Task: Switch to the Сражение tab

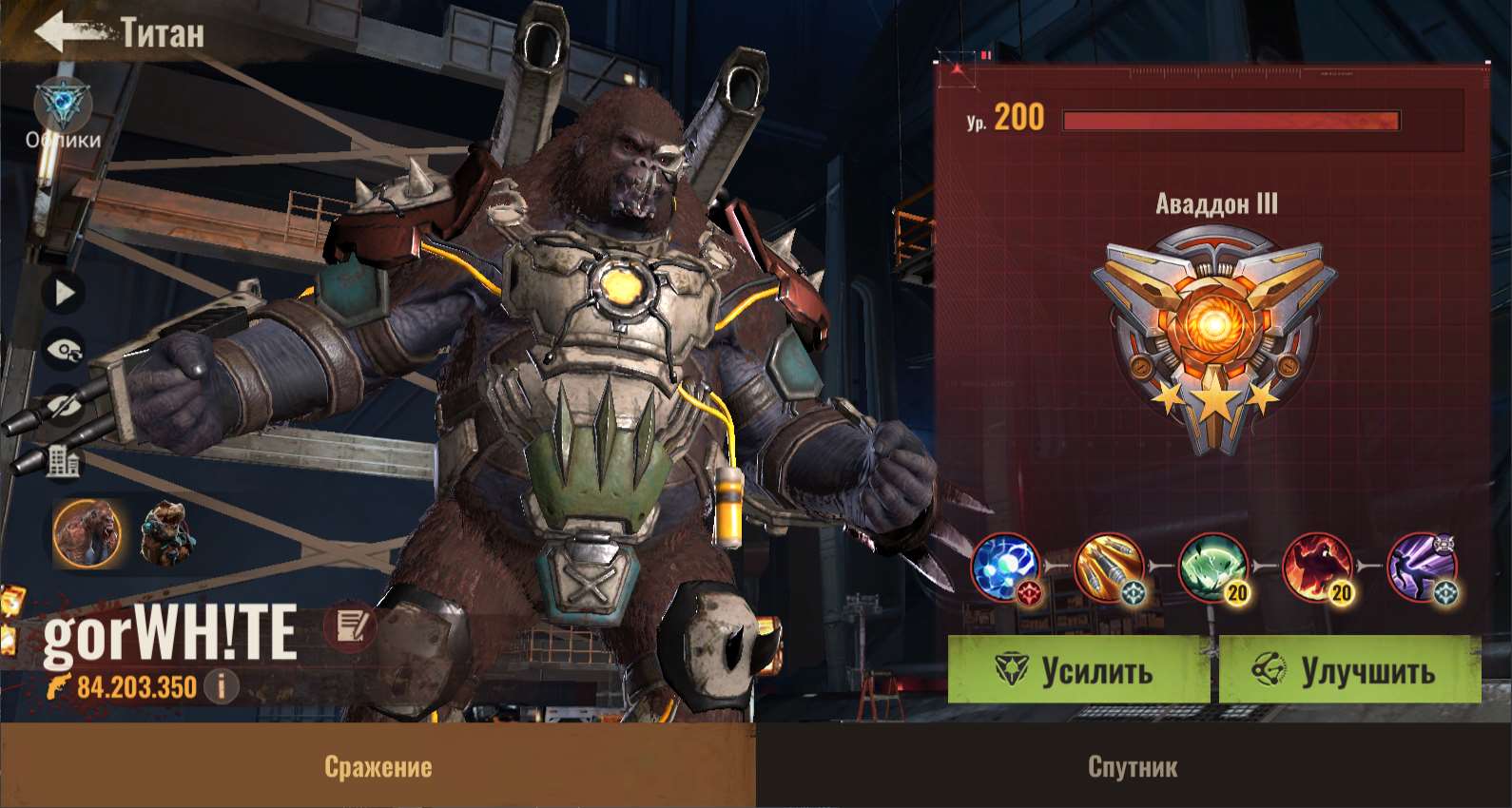Action: (x=378, y=766)
